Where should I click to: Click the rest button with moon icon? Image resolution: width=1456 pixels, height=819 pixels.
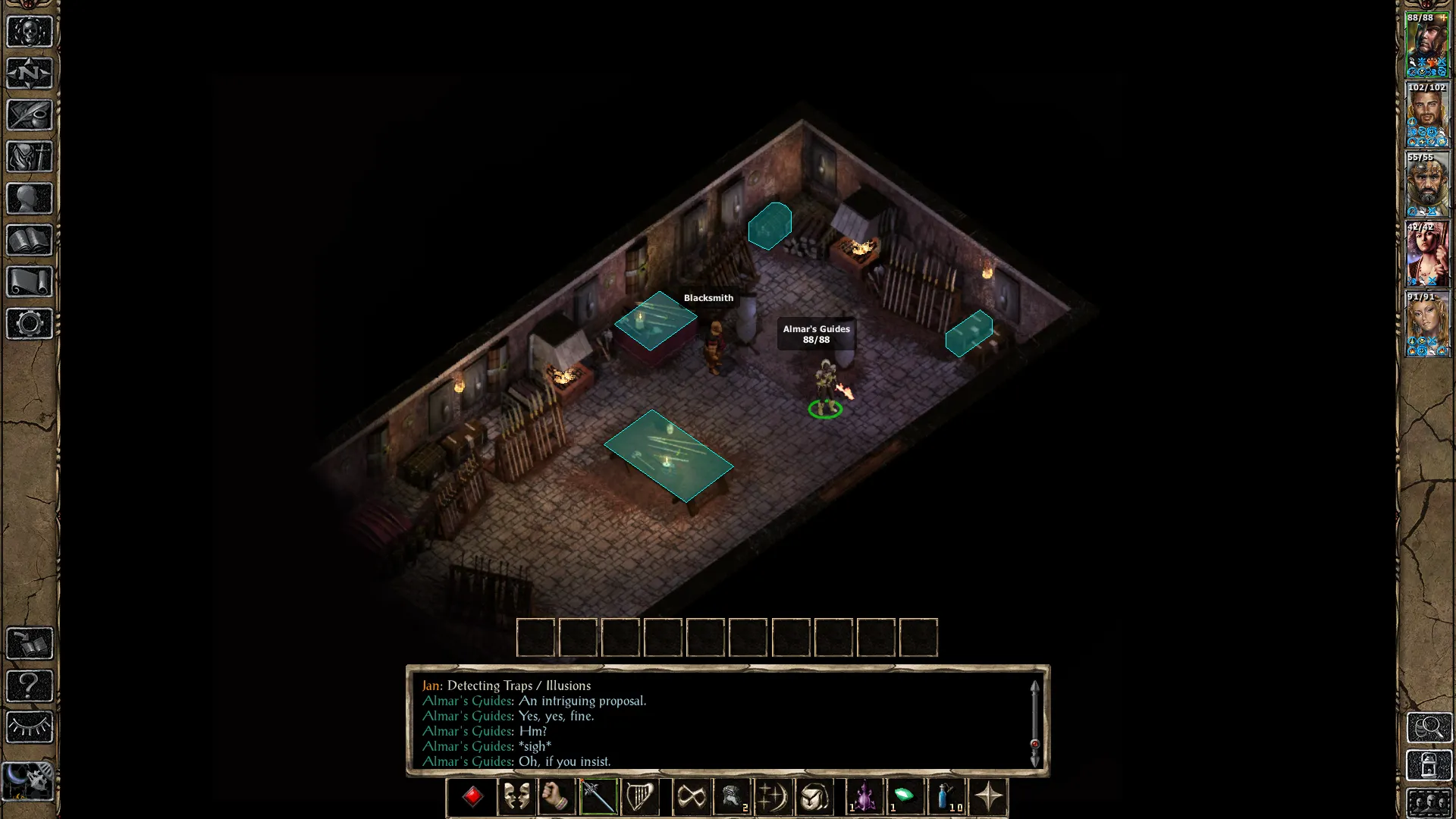pyautogui.click(x=30, y=780)
